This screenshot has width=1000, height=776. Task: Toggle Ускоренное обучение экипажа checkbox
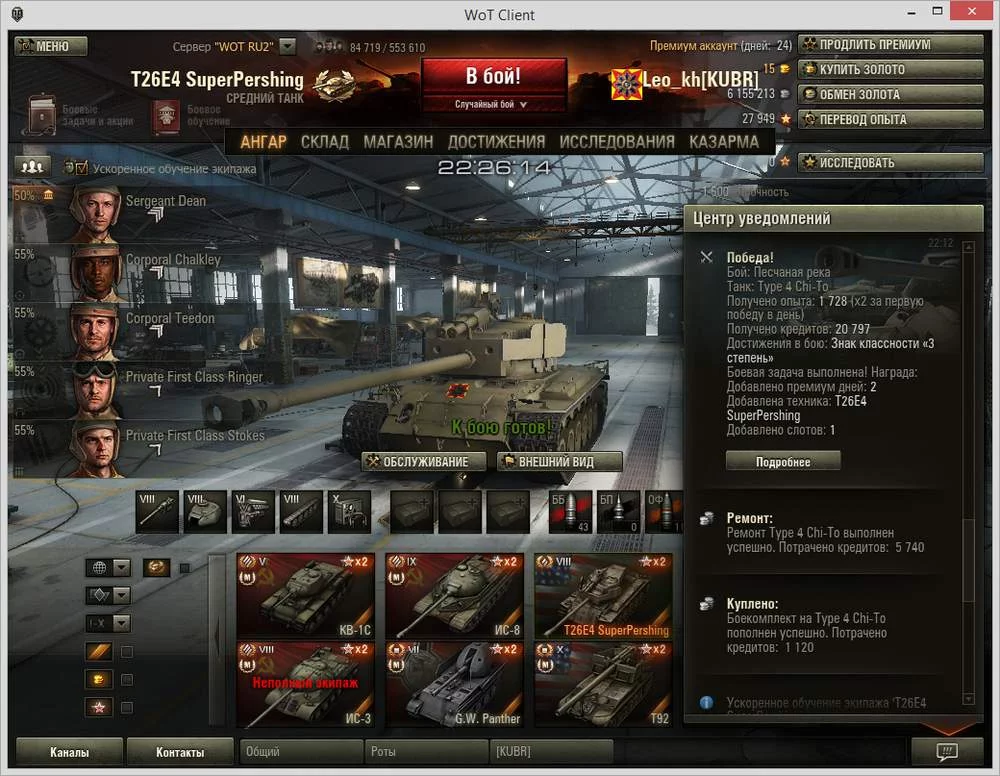[x=81, y=169]
